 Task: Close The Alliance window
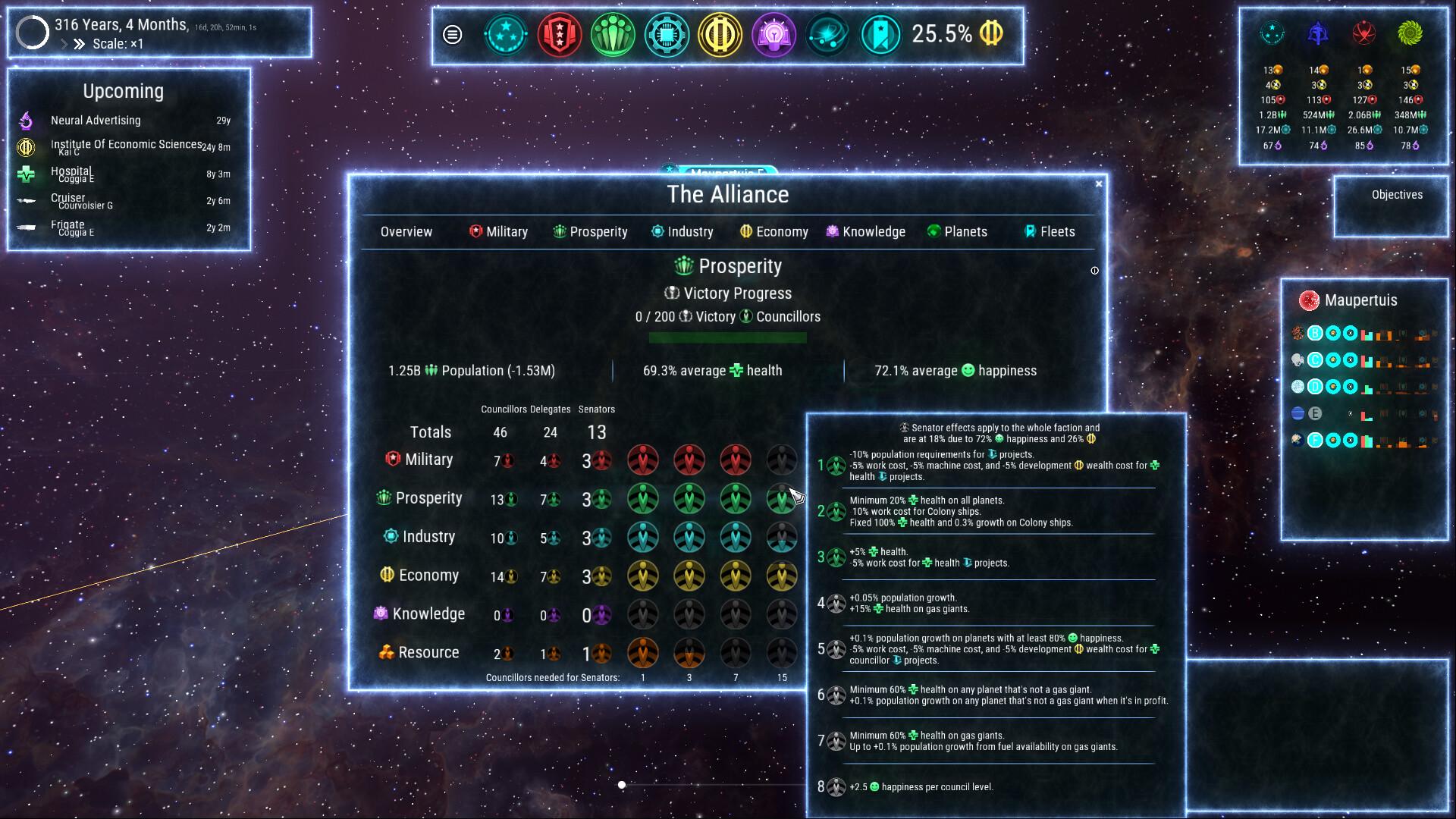click(x=1099, y=184)
